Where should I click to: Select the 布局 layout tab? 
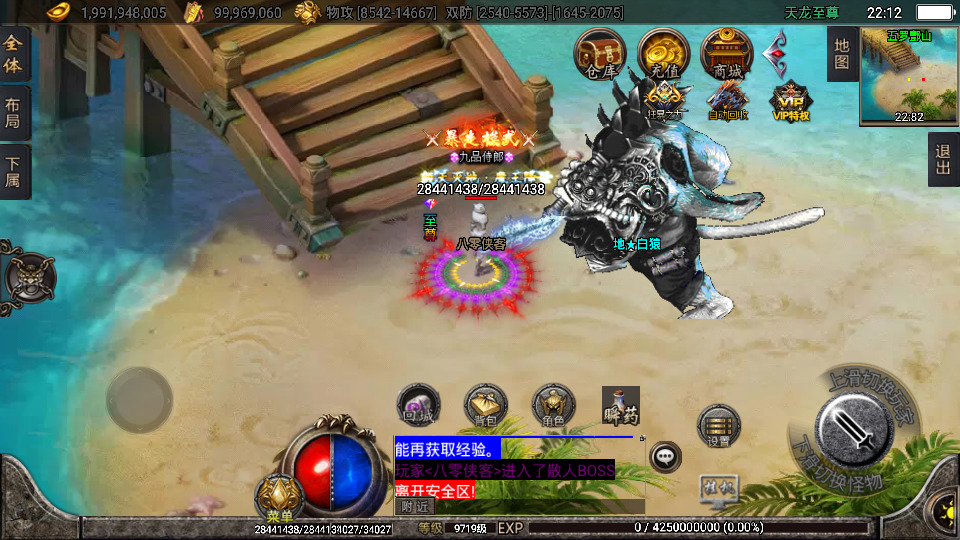[13, 113]
